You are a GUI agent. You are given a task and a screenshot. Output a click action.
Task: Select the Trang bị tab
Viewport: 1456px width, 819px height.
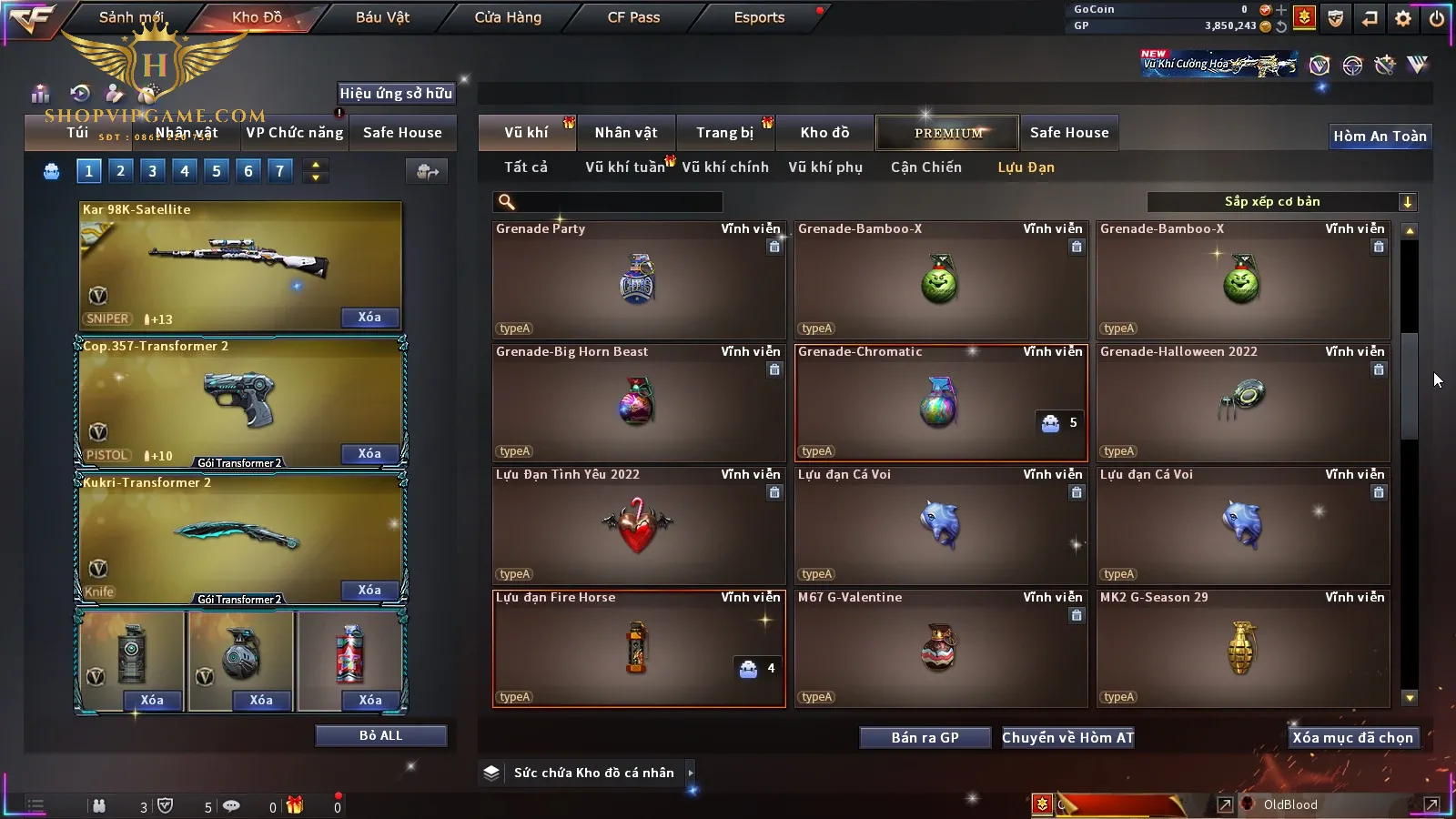click(724, 133)
